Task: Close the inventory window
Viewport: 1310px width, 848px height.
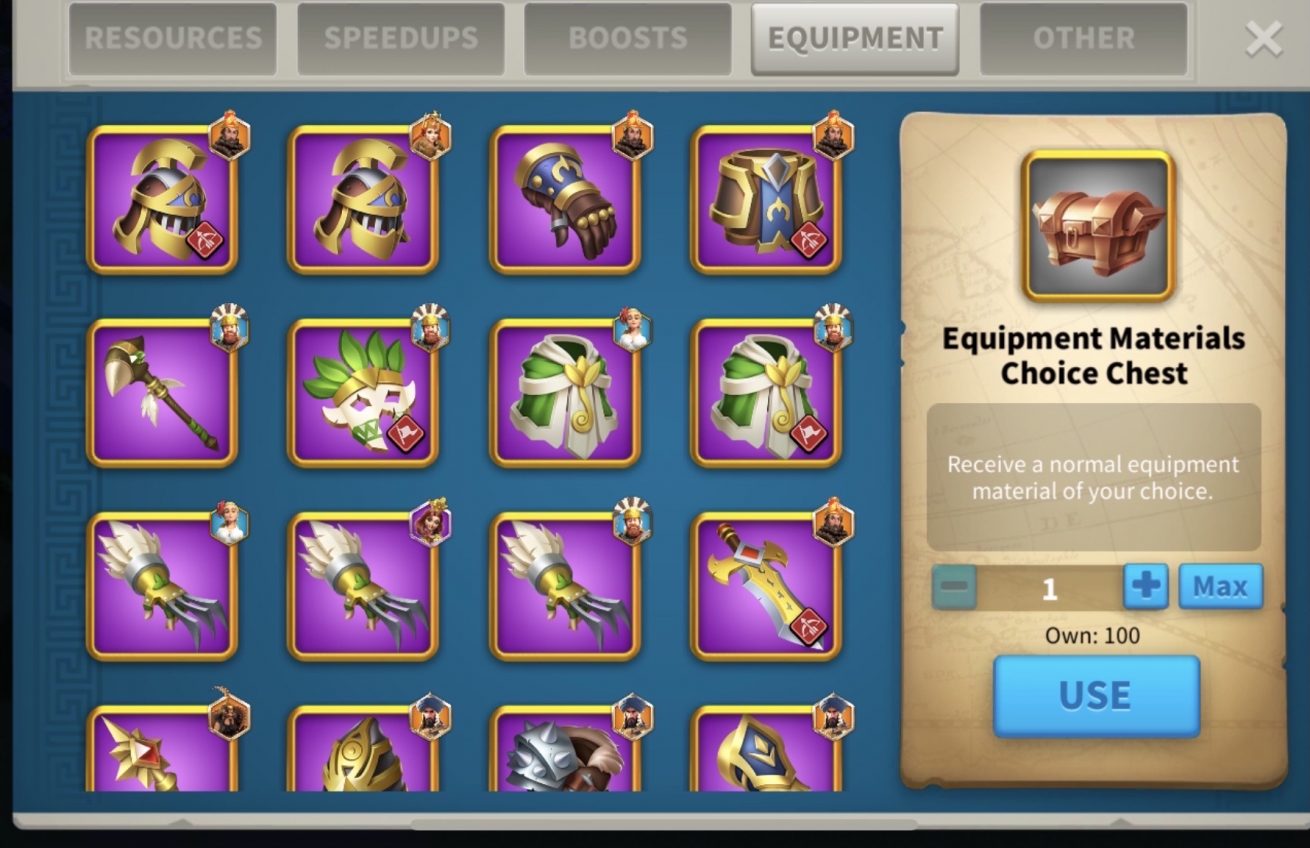Action: [x=1263, y=40]
